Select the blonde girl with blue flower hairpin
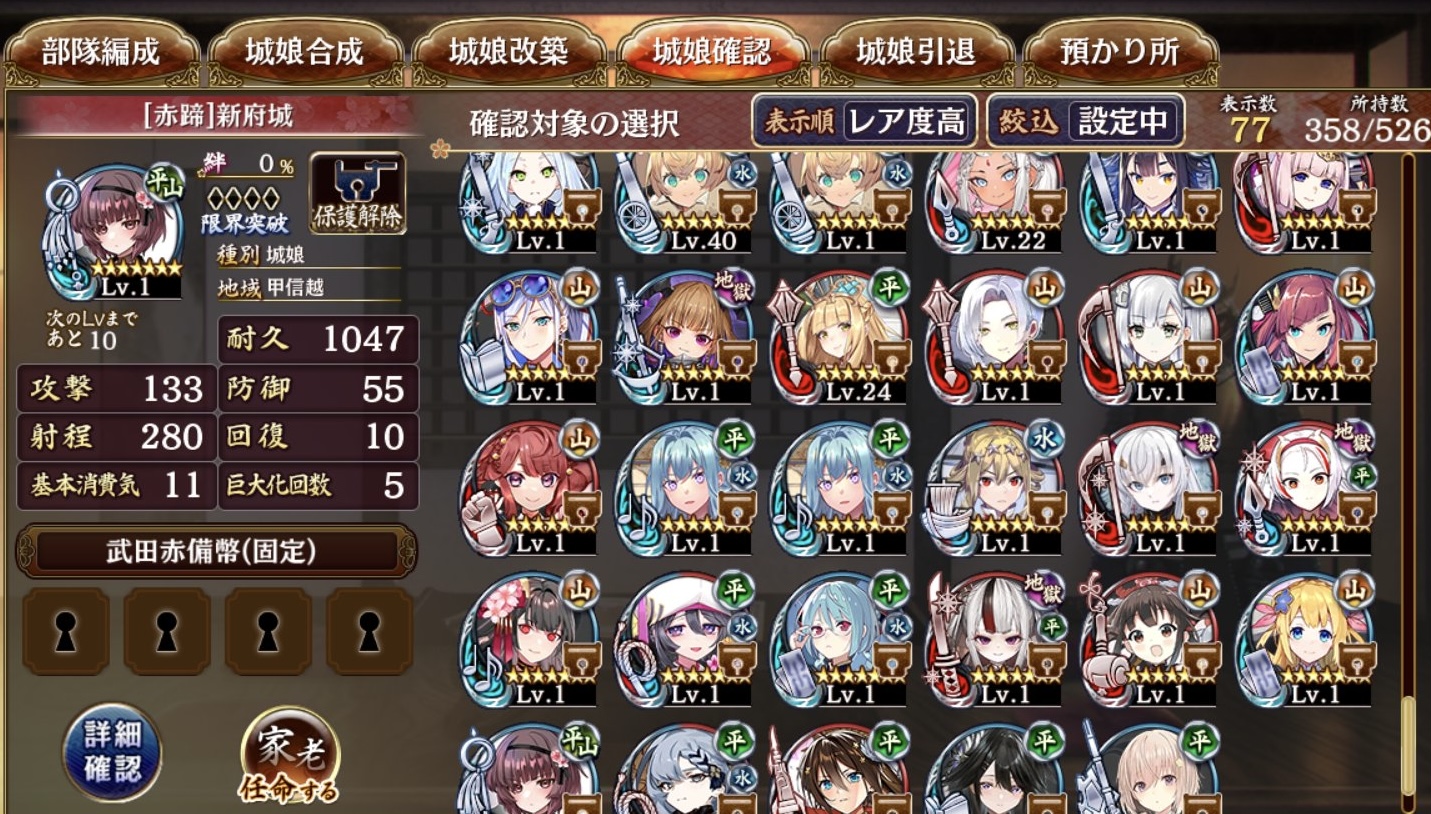 pos(1305,638)
